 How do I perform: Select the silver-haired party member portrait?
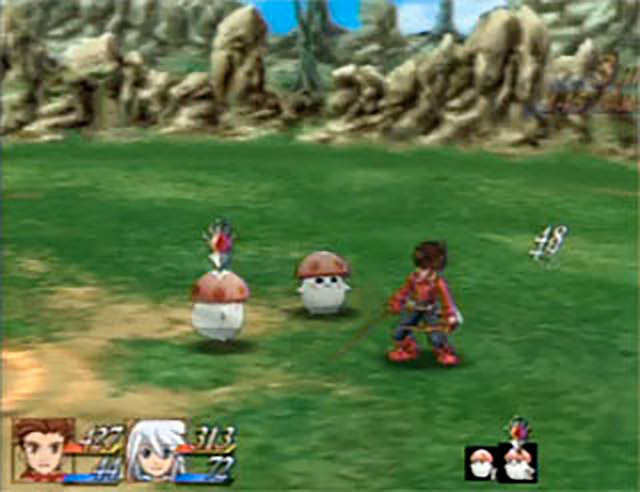coord(155,451)
